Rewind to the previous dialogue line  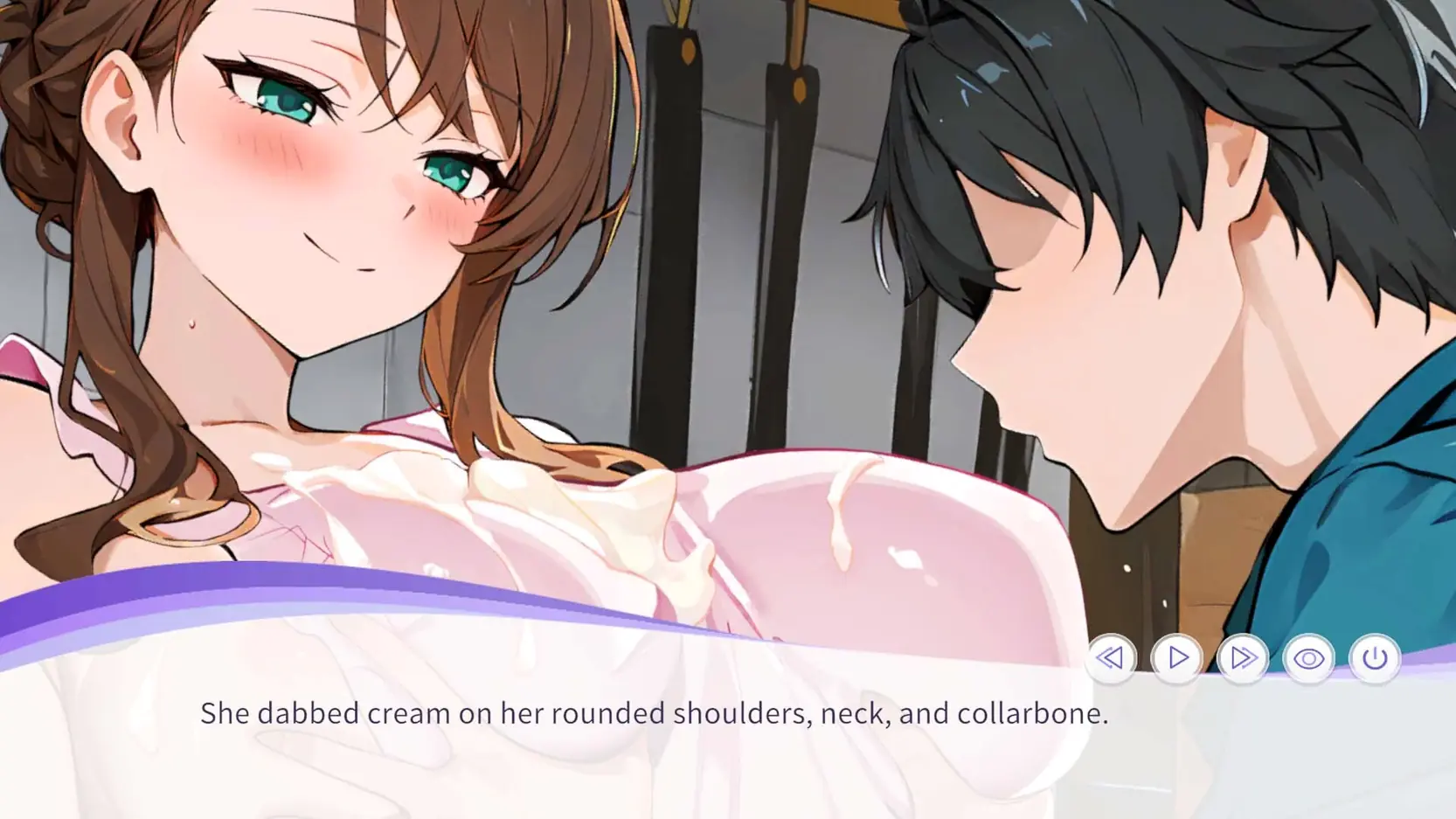pyautogui.click(x=1111, y=657)
